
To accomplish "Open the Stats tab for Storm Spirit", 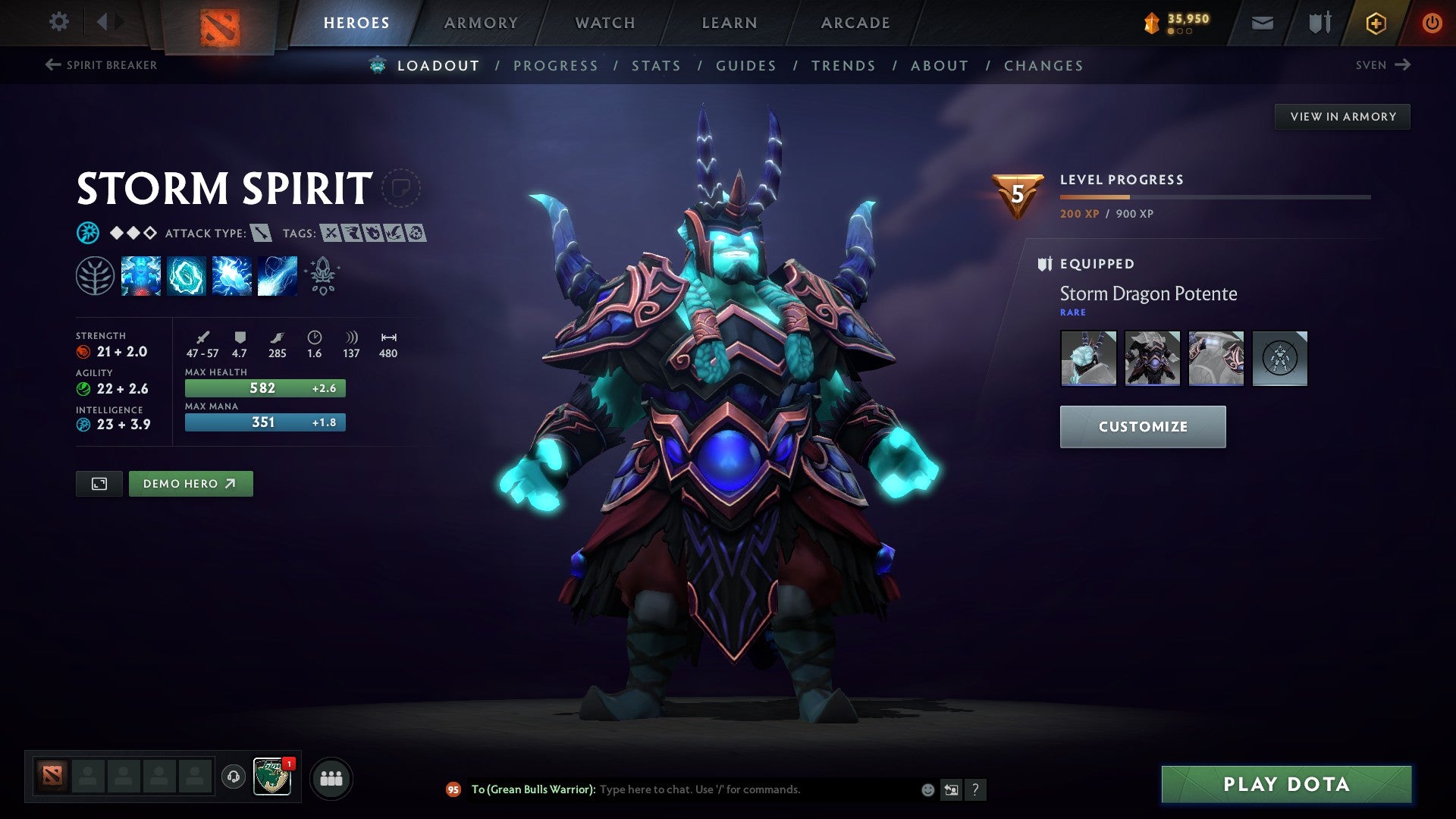I will point(657,65).
